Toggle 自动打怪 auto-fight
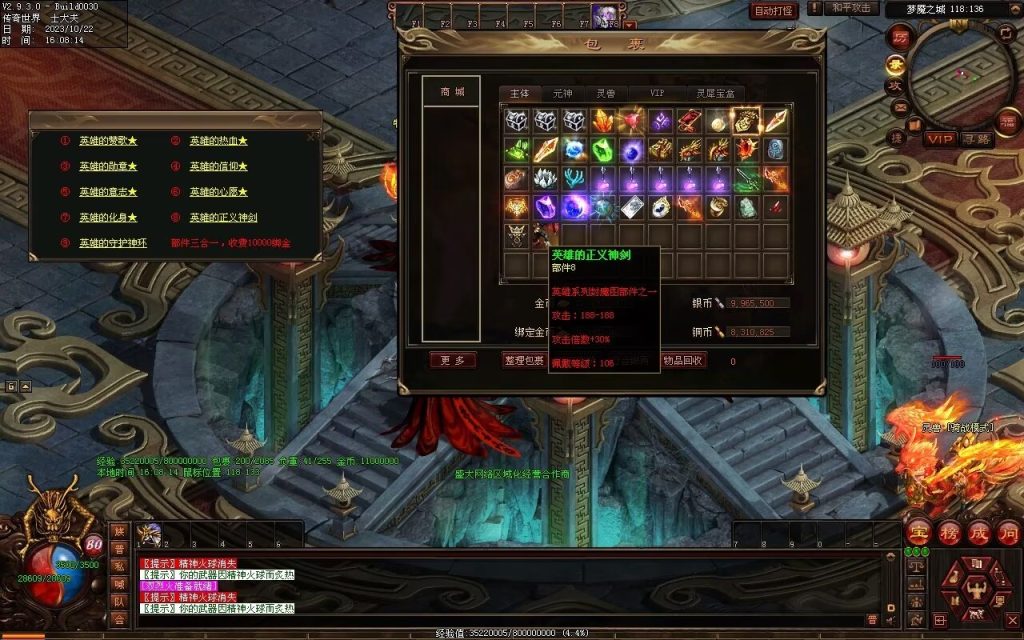This screenshot has height=640, width=1024. [773, 11]
